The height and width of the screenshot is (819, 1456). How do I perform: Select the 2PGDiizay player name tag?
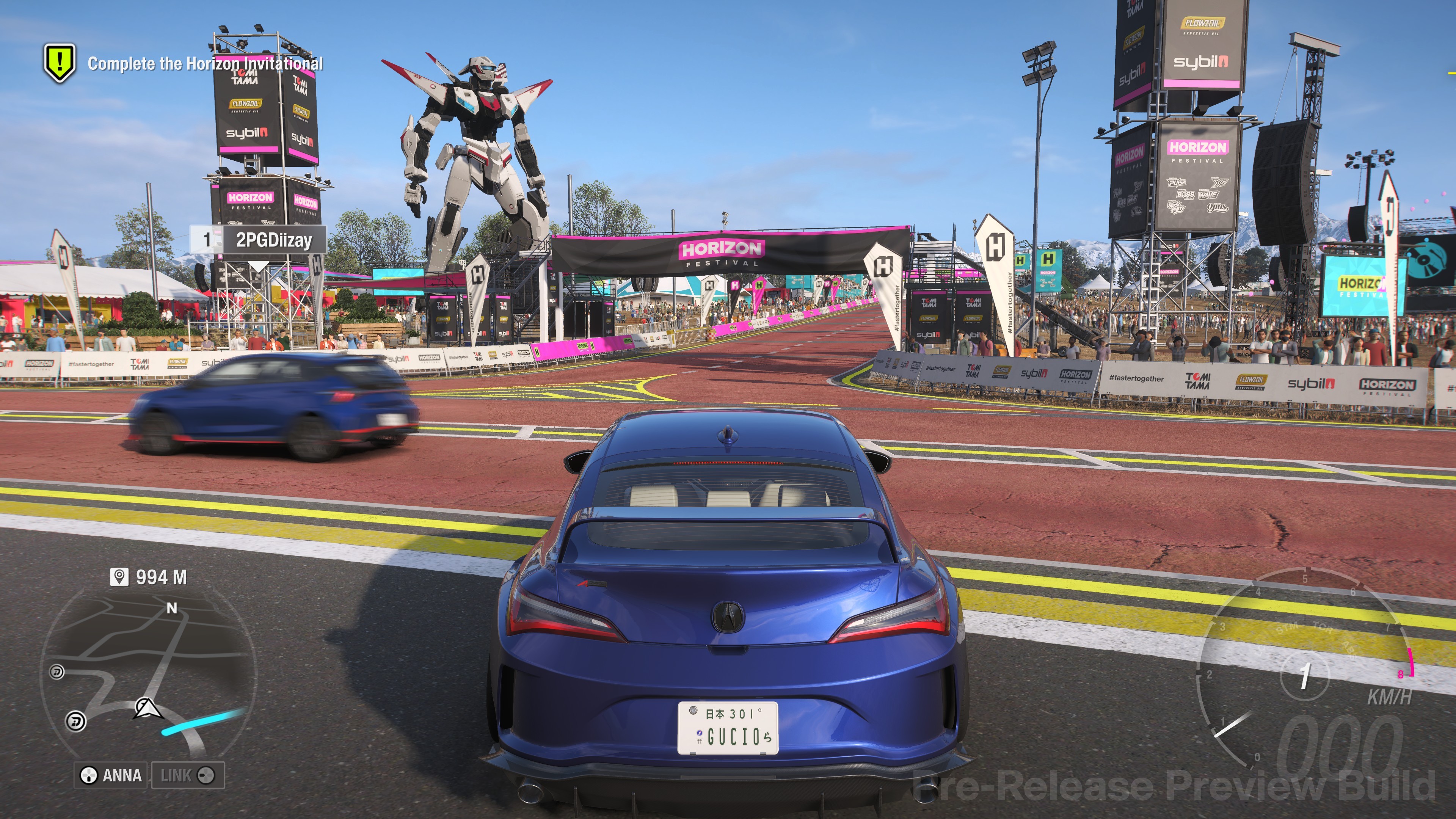[273, 240]
